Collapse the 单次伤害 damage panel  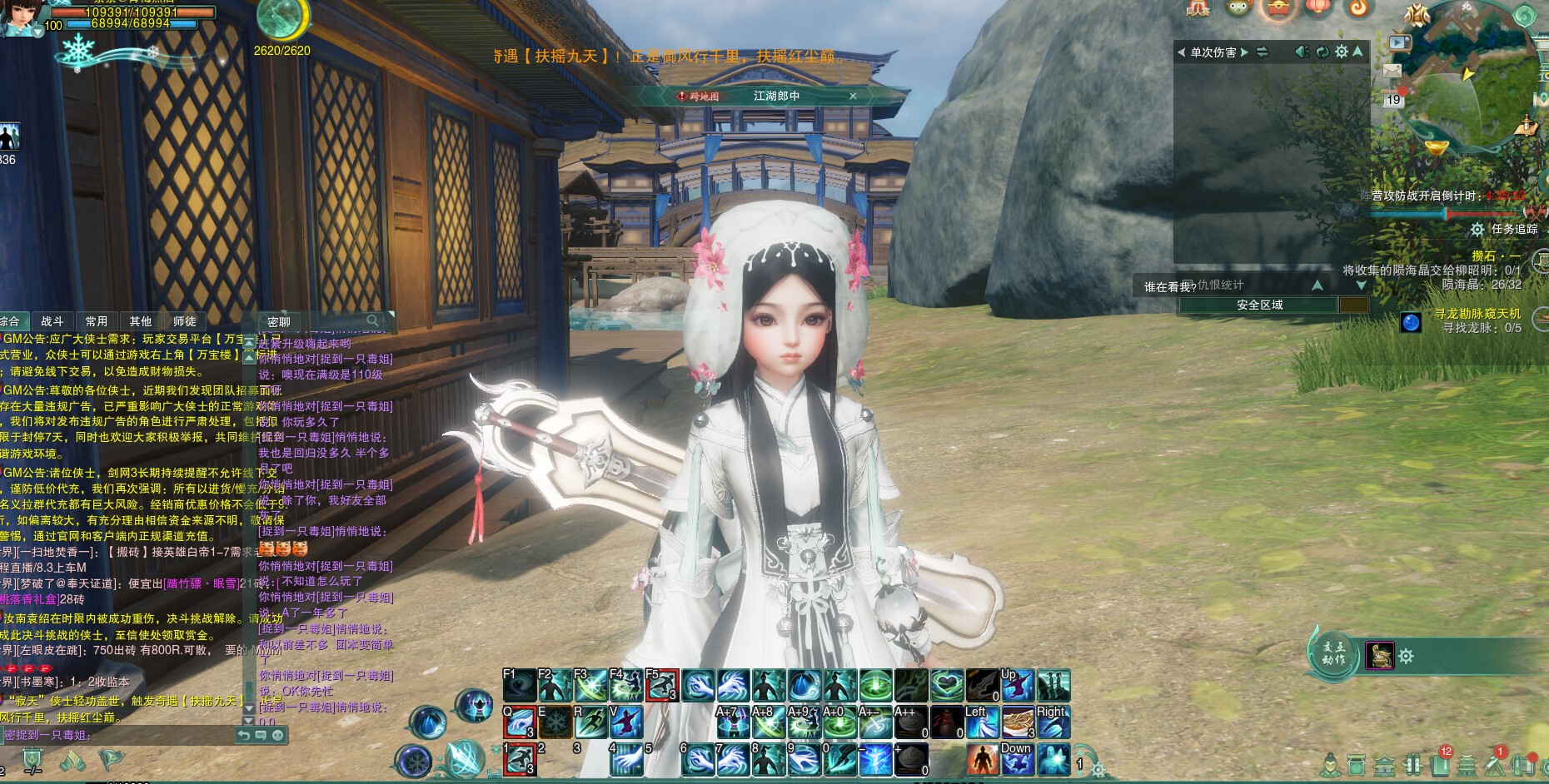click(1358, 52)
